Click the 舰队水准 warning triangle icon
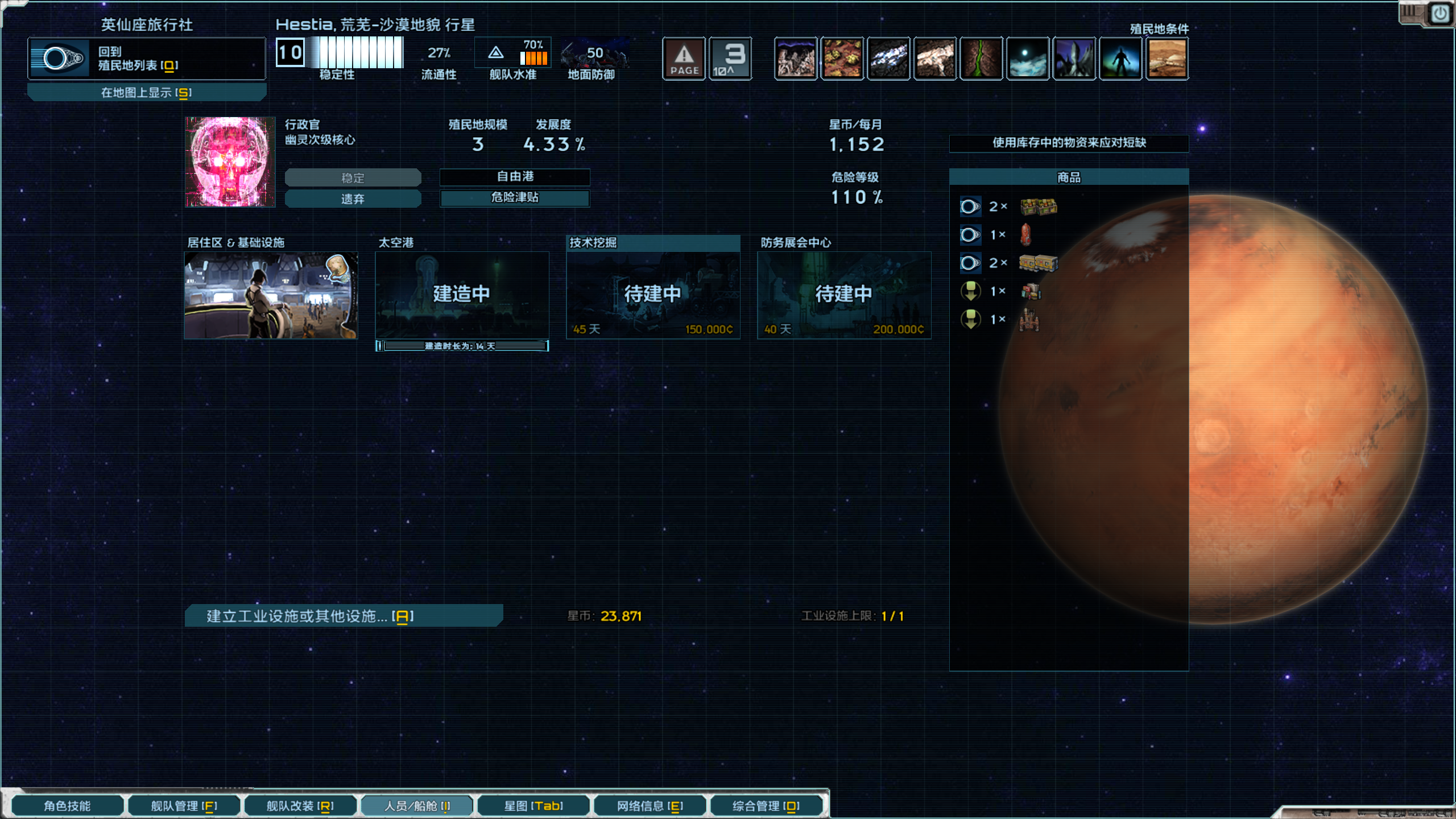 click(495, 52)
